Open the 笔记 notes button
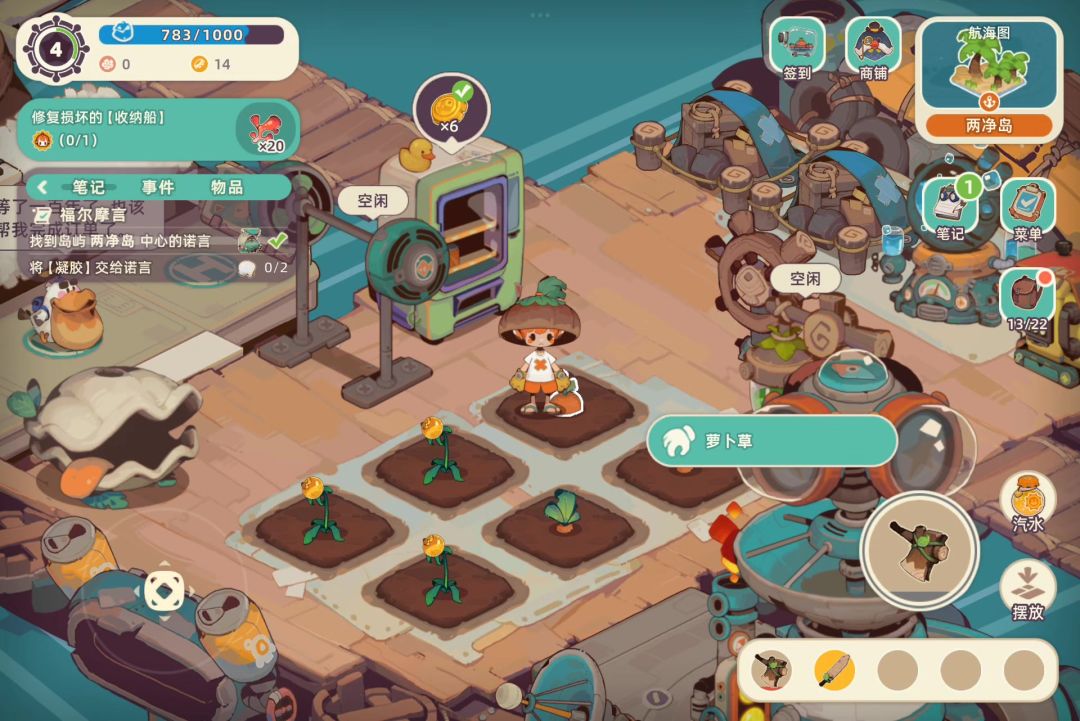Image resolution: width=1080 pixels, height=721 pixels. click(949, 207)
